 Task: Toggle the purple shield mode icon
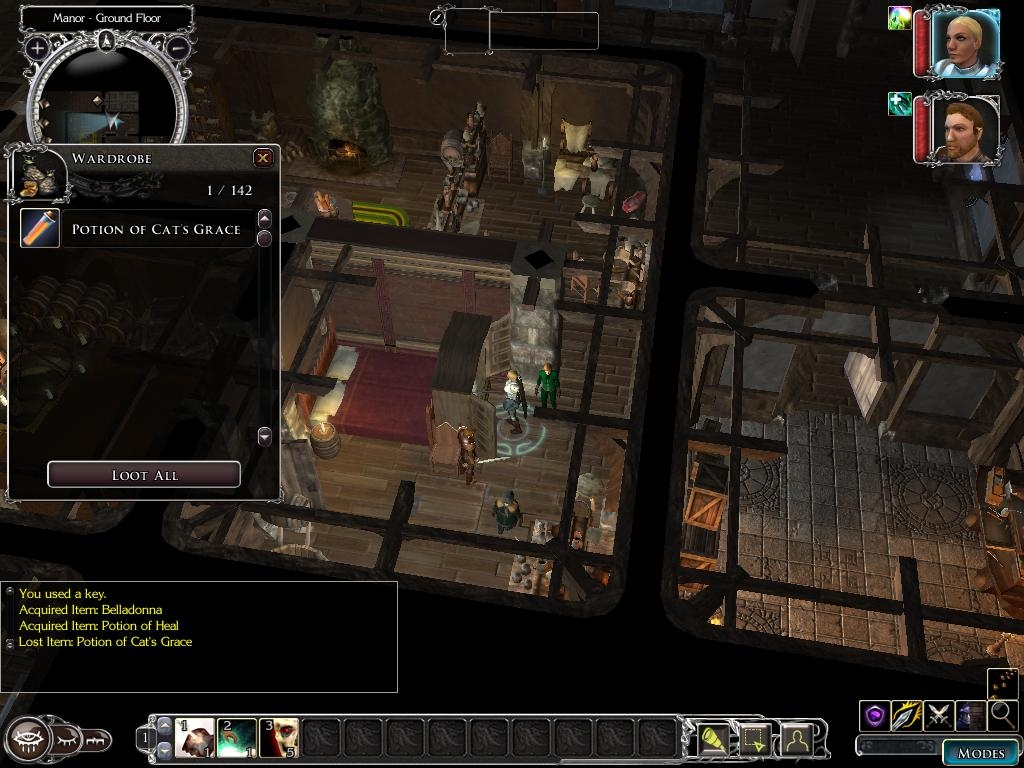[x=875, y=716]
